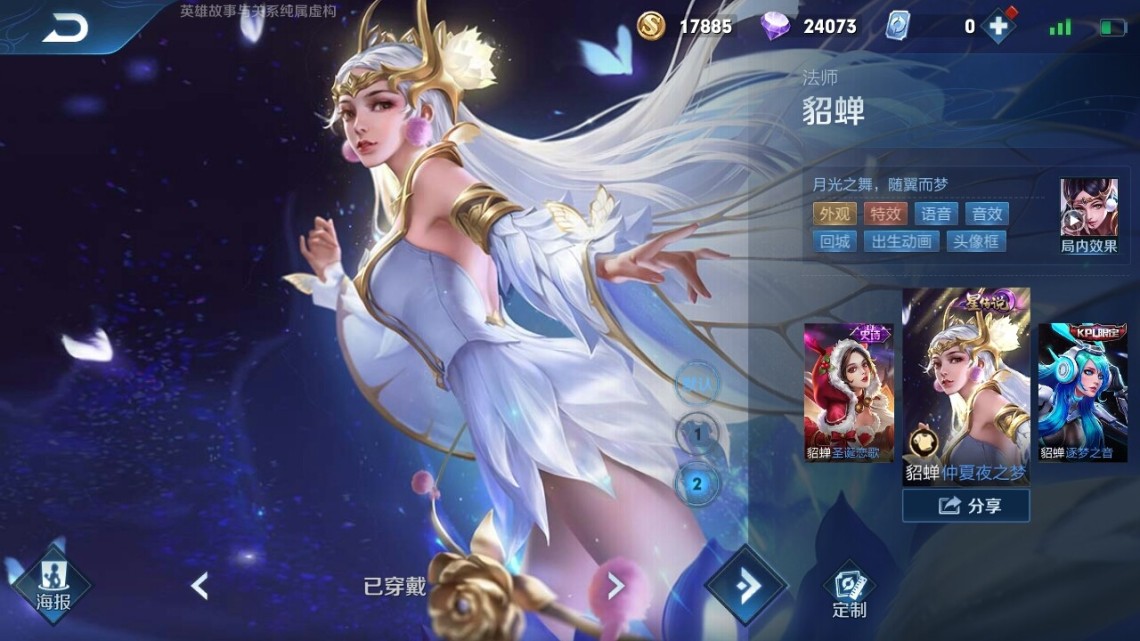Show the 回城 recall effect tag
1140x641 pixels.
tap(834, 241)
